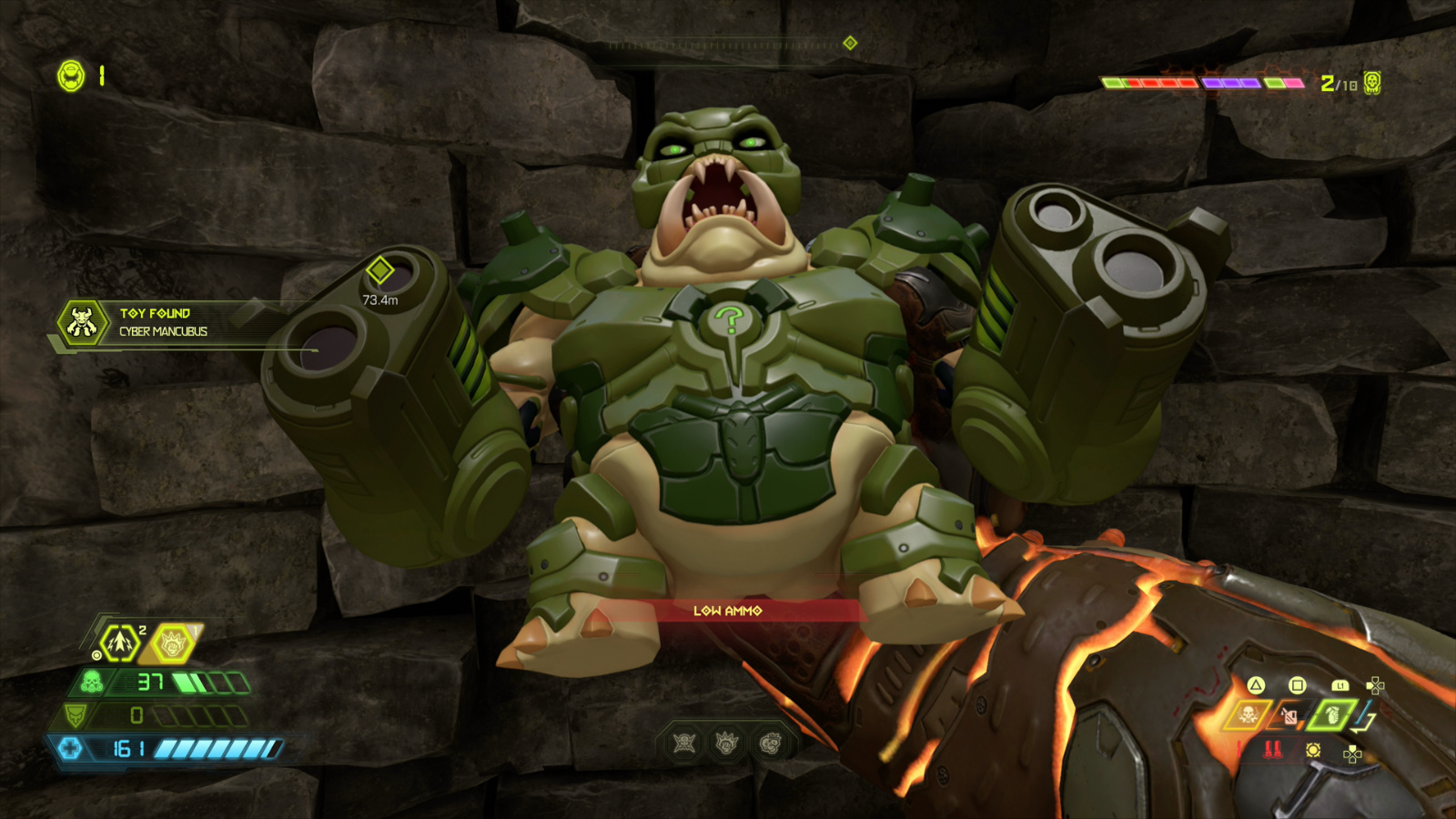The image size is (1456, 819).
Task: Click the health cross icon
Action: click(x=70, y=748)
